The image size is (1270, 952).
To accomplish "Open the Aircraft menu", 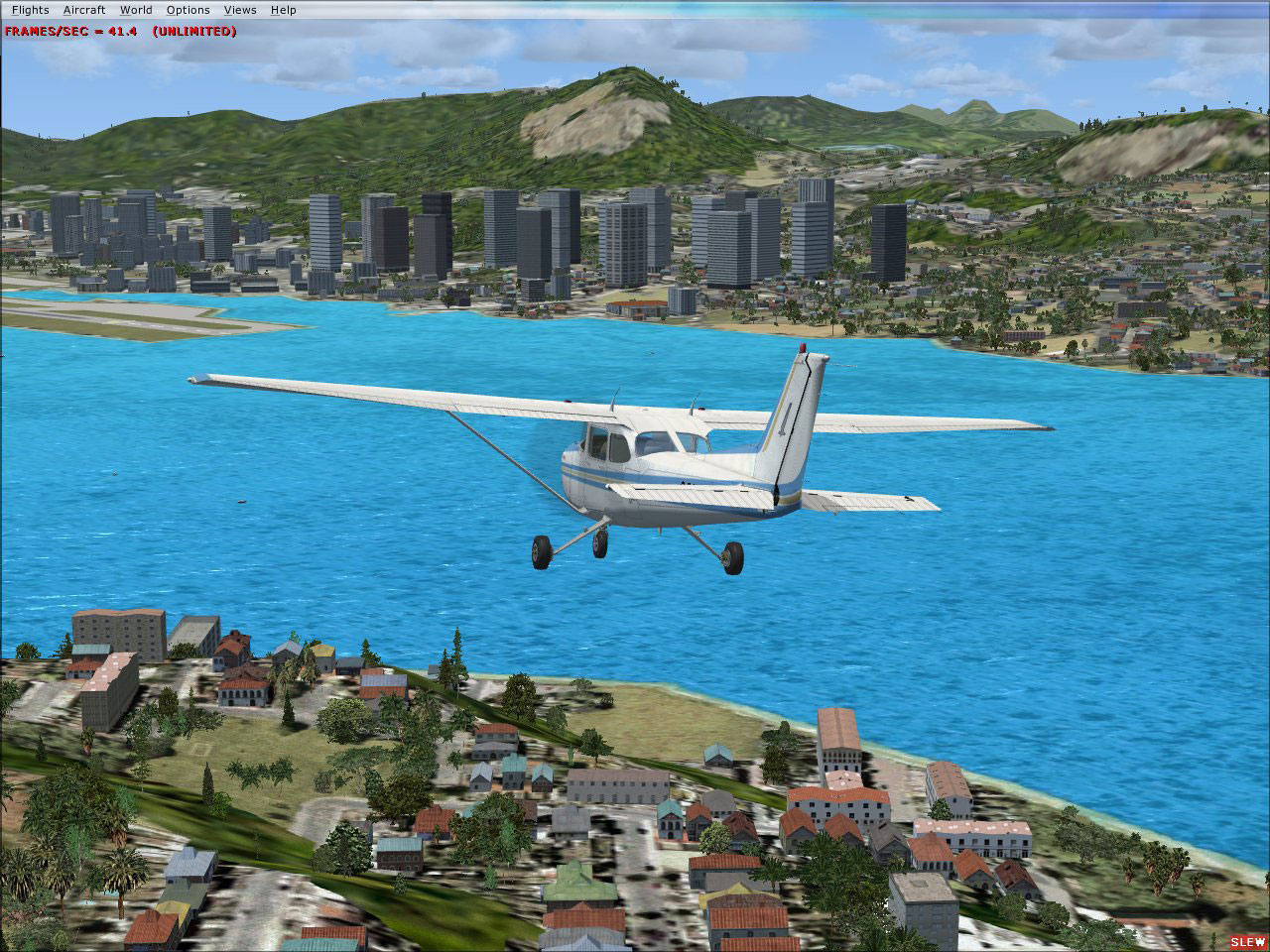I will coord(83,9).
